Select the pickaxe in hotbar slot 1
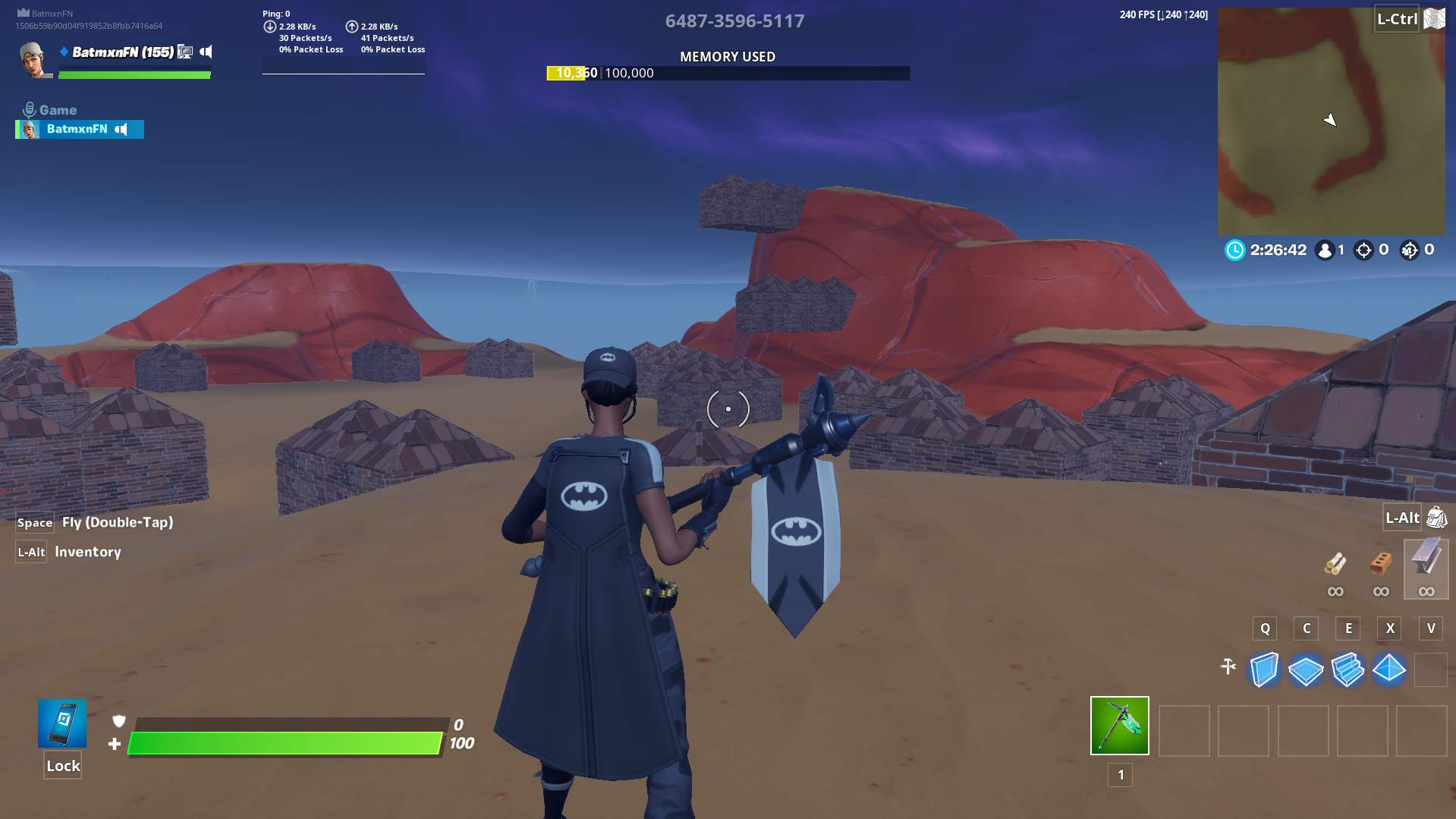This screenshot has width=1456, height=819. pos(1119,726)
